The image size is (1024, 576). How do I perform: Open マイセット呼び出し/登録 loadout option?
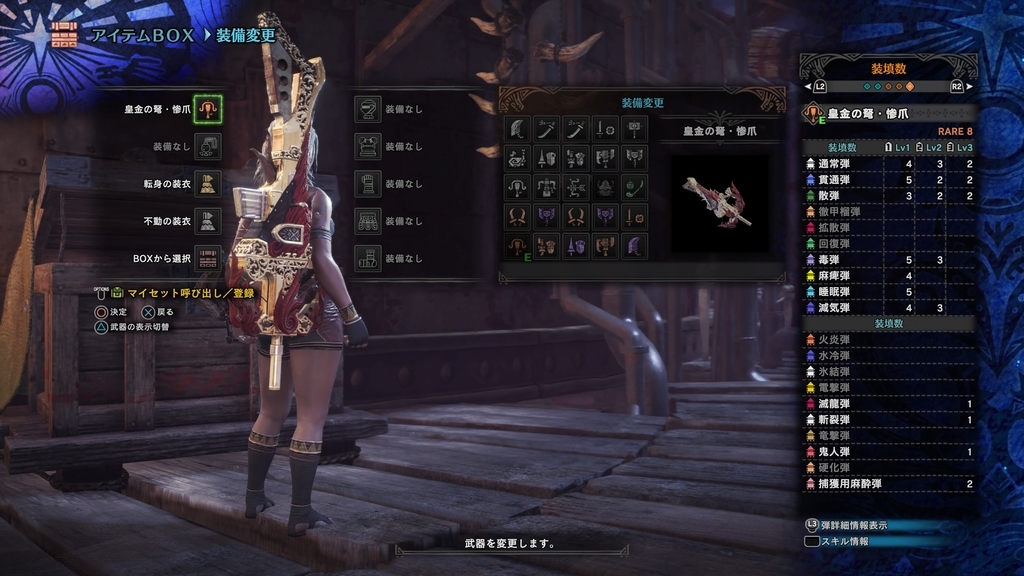(190, 293)
